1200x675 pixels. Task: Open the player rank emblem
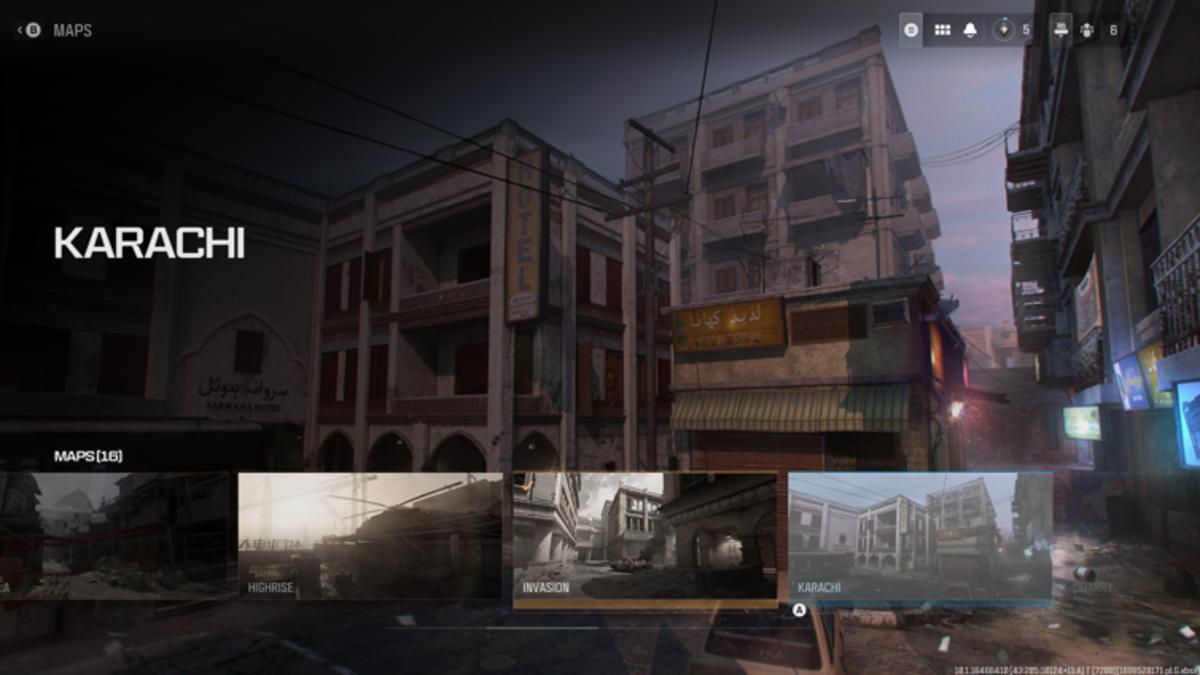(1004, 30)
